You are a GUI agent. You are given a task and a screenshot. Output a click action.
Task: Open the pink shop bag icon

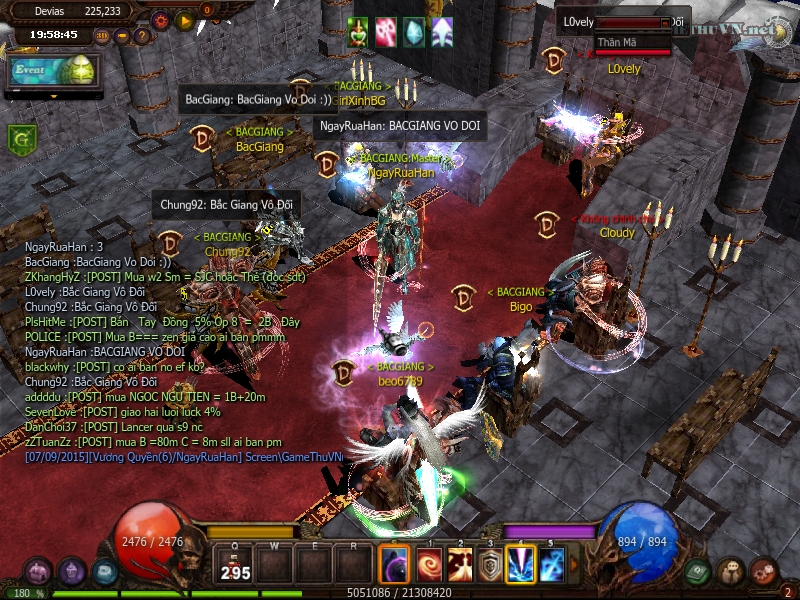click(x=37, y=572)
